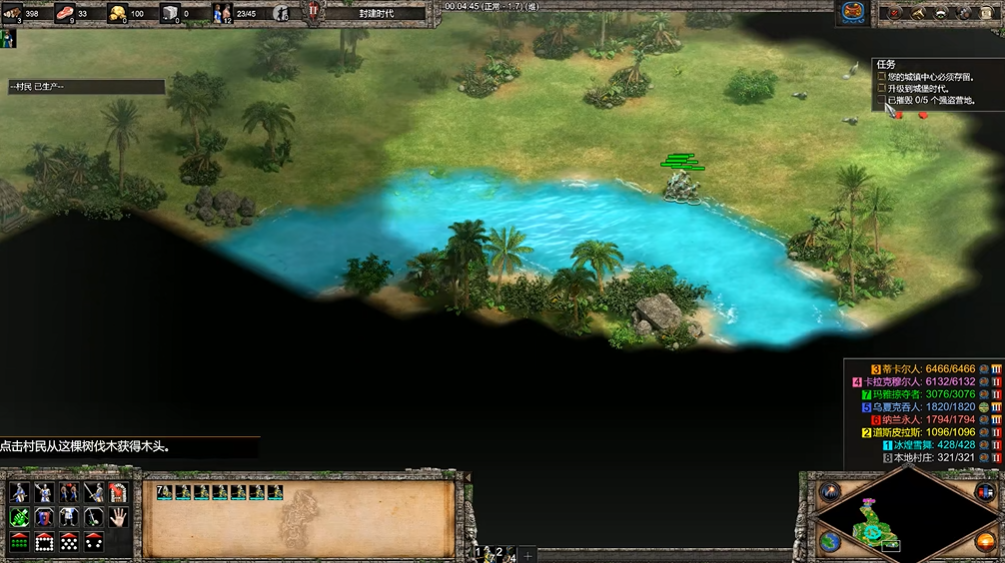Open the diplomacy horn button
Screen dimensions: 1005x563
919,13
